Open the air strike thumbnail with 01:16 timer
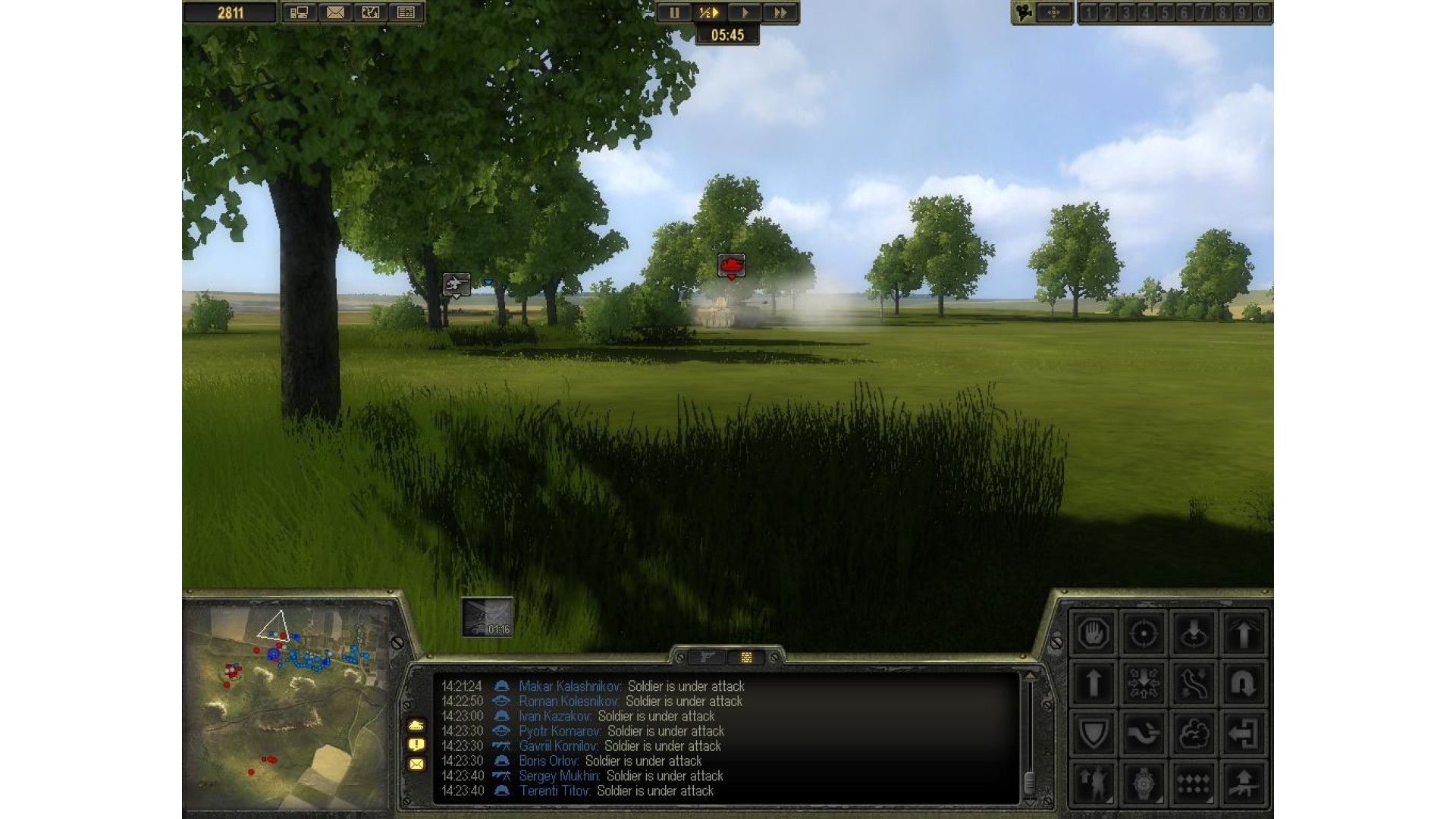This screenshot has height=819, width=1456. point(488,617)
